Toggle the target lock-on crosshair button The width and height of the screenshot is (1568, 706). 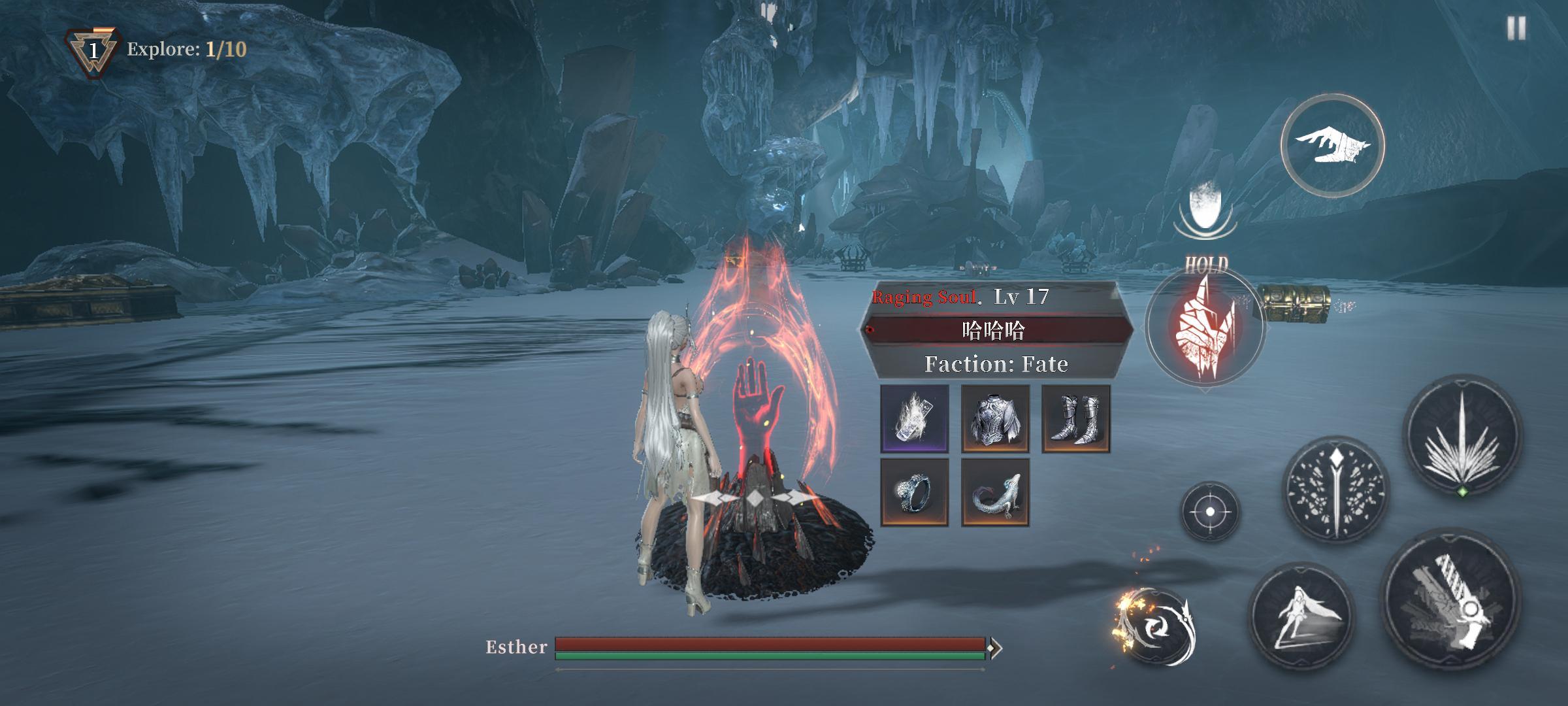pos(1209,511)
